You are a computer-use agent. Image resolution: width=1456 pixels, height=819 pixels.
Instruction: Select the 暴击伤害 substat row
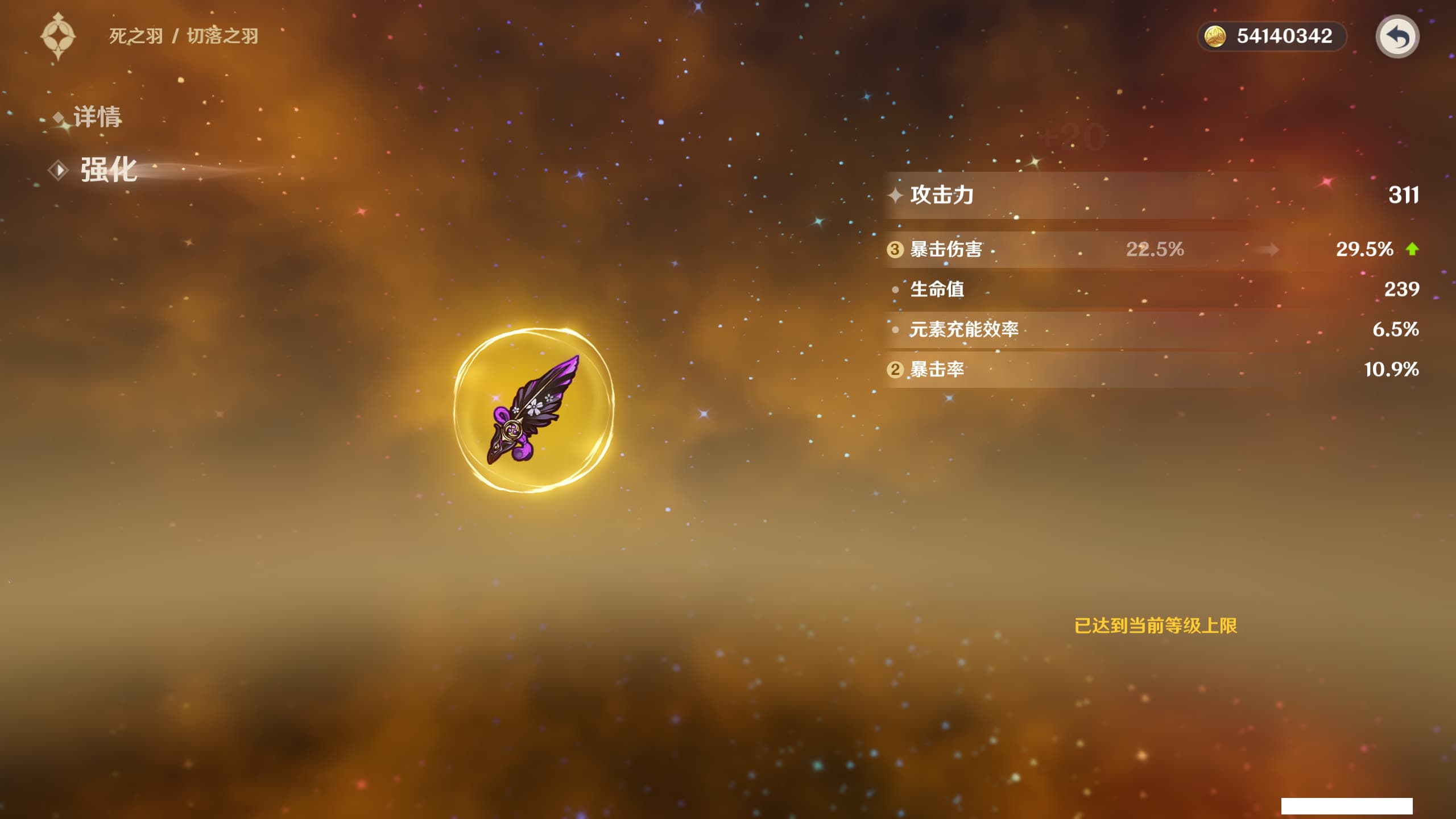pyautogui.click(x=1152, y=249)
